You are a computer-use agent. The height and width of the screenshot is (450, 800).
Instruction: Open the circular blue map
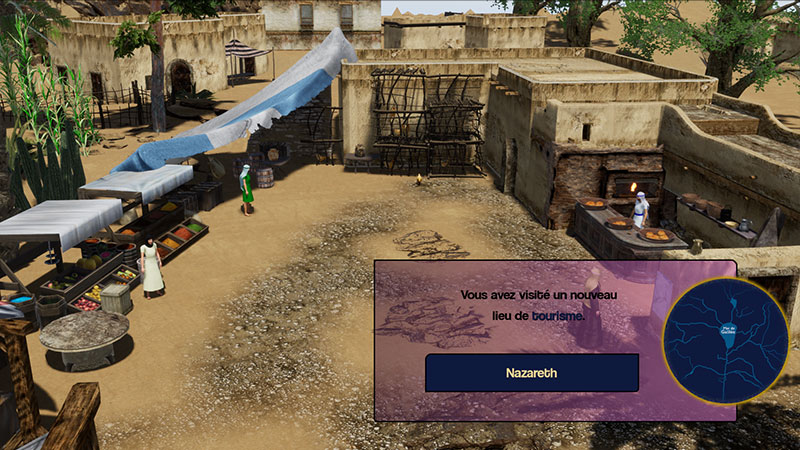(x=726, y=341)
